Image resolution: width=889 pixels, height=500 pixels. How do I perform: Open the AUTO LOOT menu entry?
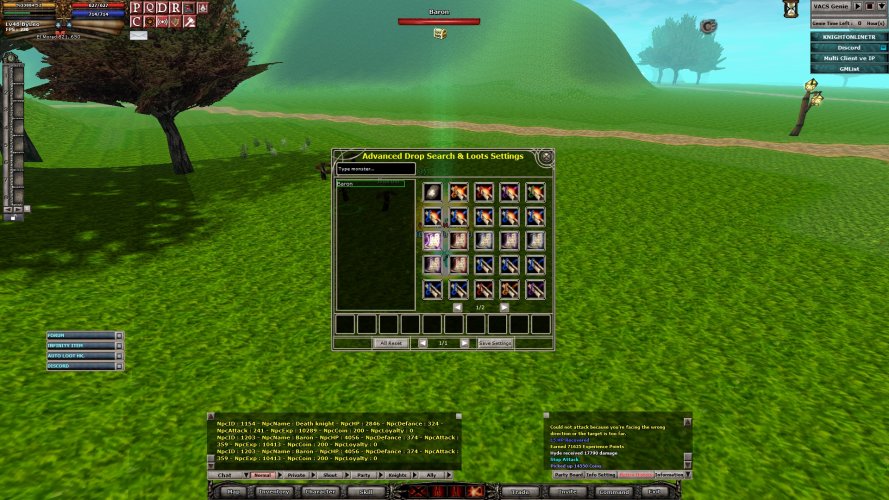(x=80, y=356)
